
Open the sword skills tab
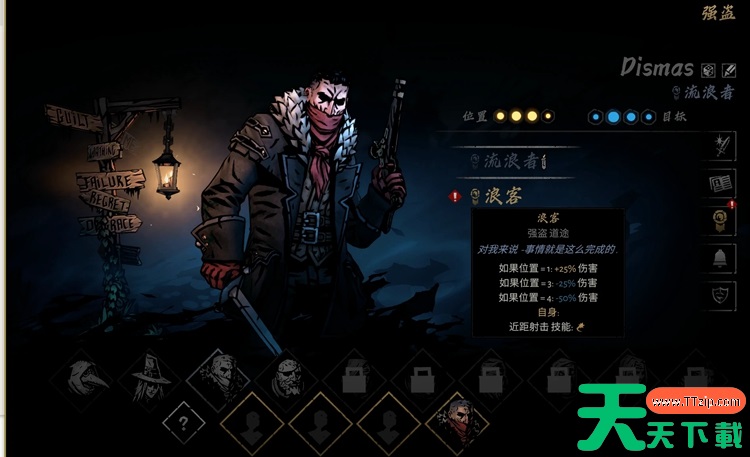pos(724,148)
